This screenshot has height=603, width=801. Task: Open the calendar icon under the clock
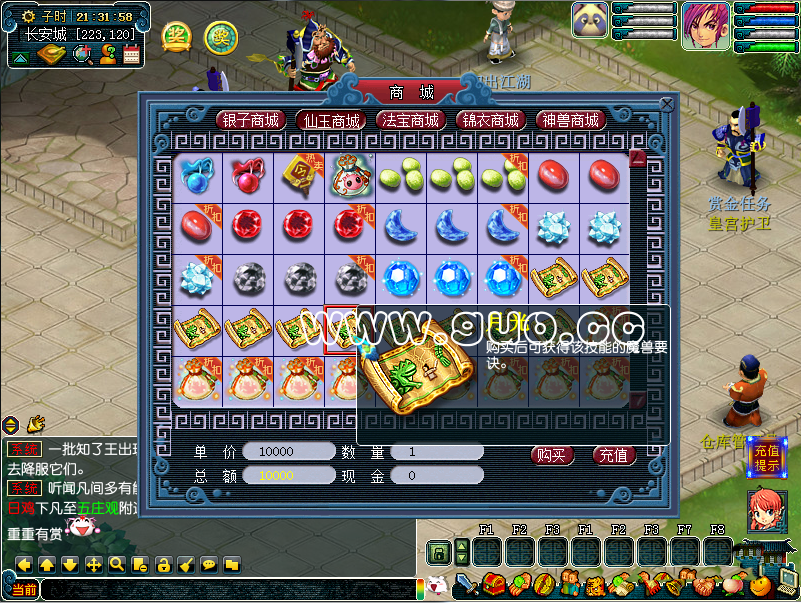131,54
